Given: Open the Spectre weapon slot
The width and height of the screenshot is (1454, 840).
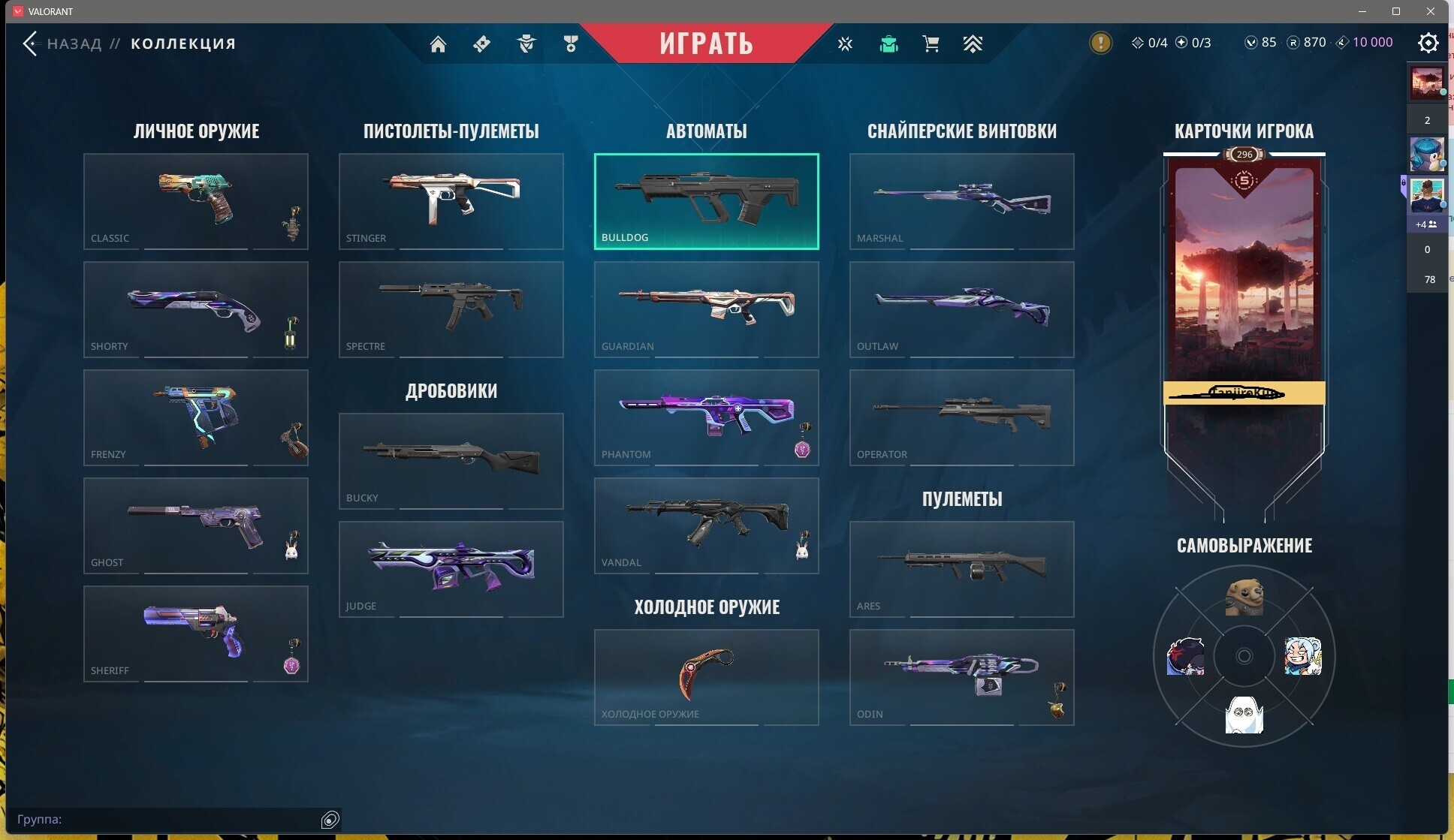Looking at the screenshot, I should (451, 309).
